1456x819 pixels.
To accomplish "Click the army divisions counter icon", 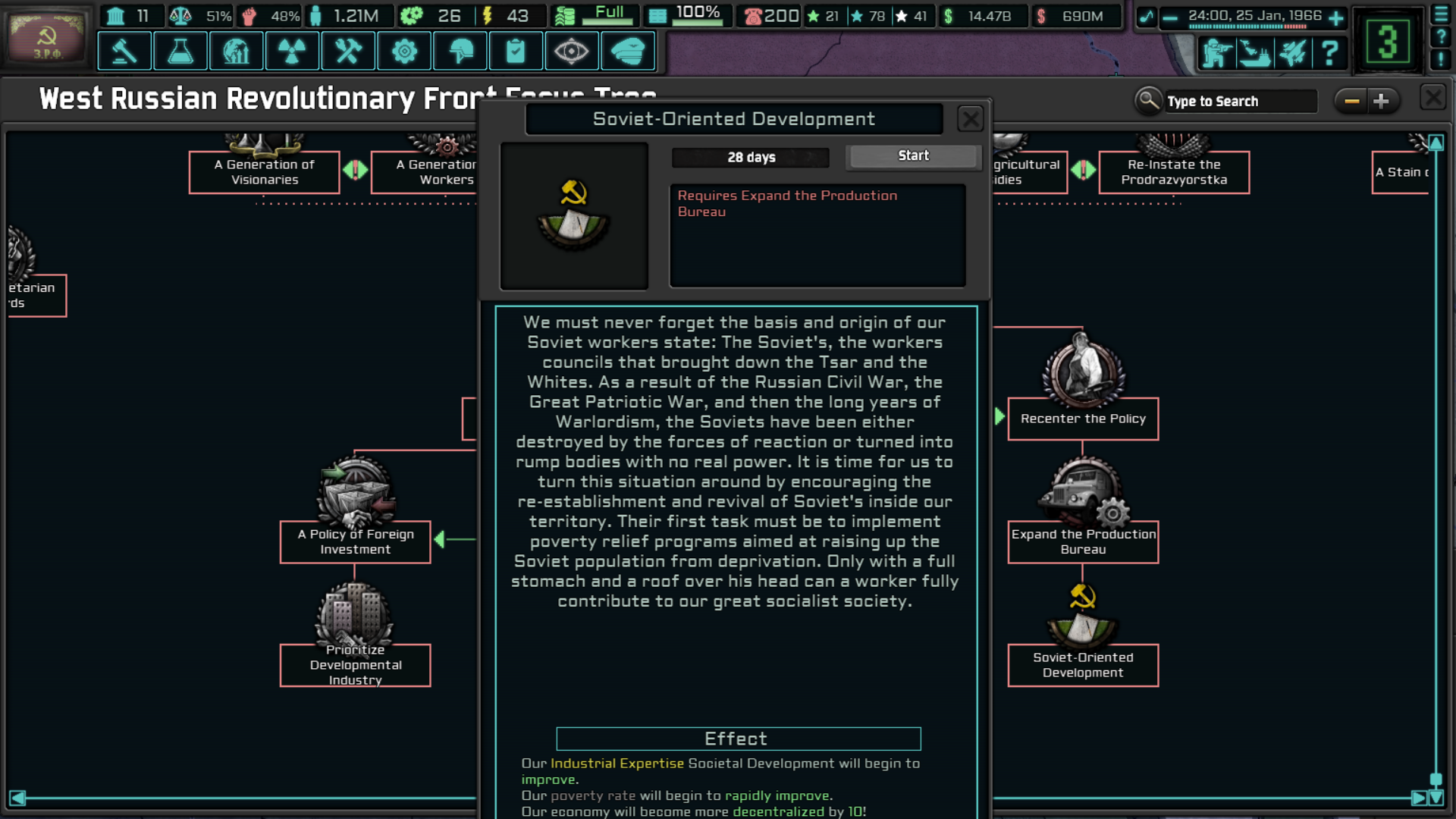I will [1217, 53].
